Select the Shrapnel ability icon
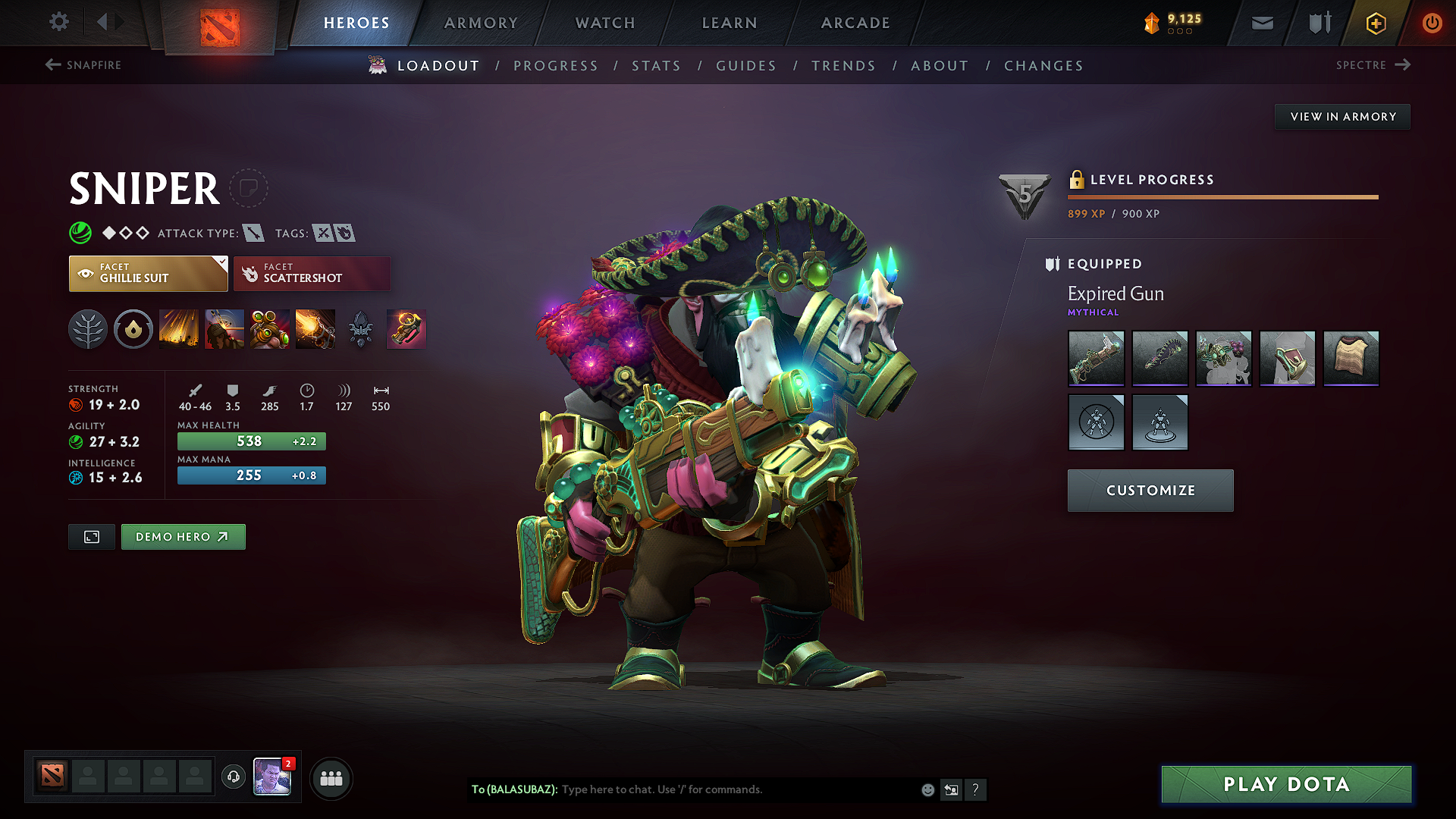Screen dimensions: 1456x819 coord(179,329)
